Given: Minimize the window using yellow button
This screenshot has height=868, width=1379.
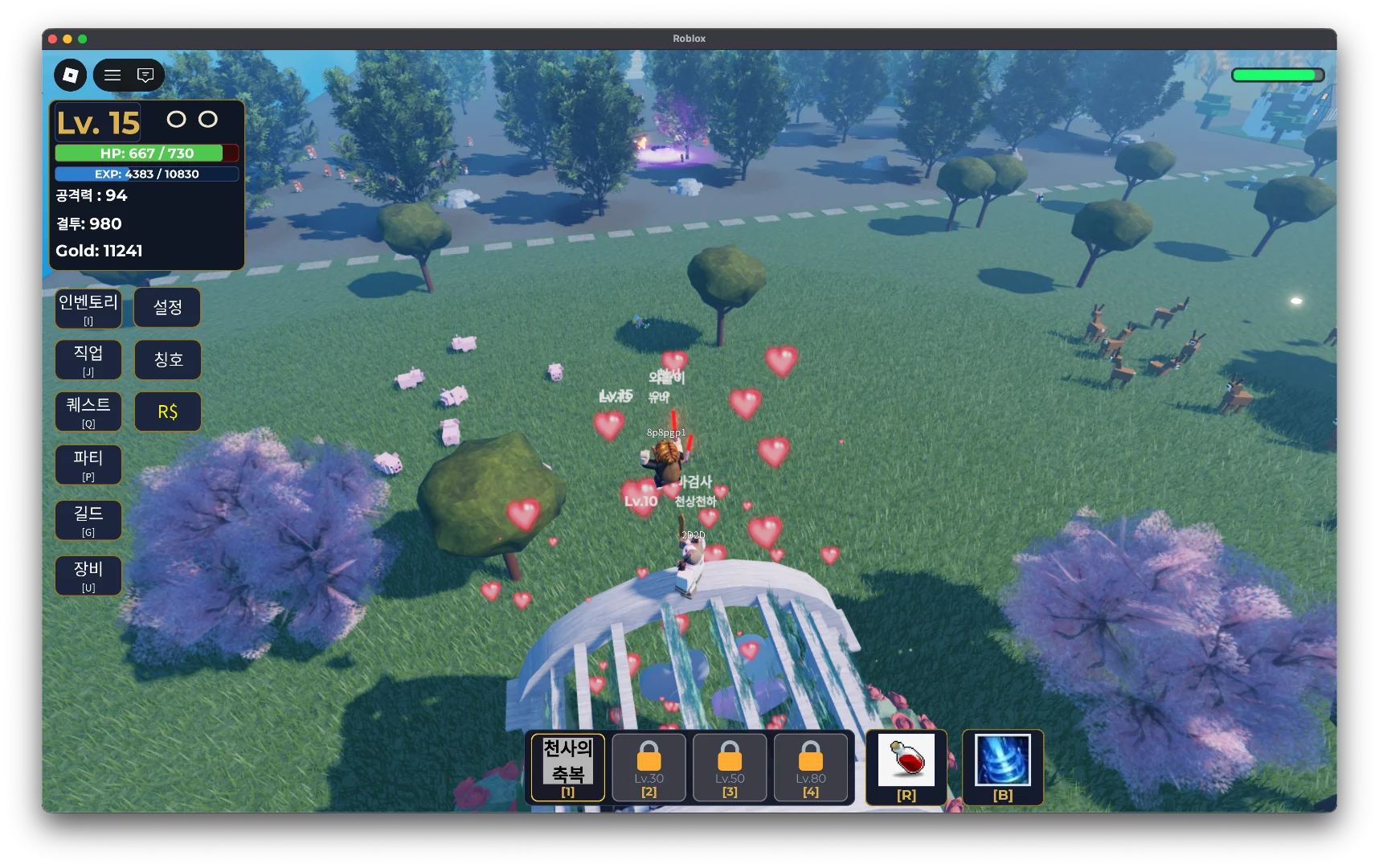Looking at the screenshot, I should click(68, 39).
